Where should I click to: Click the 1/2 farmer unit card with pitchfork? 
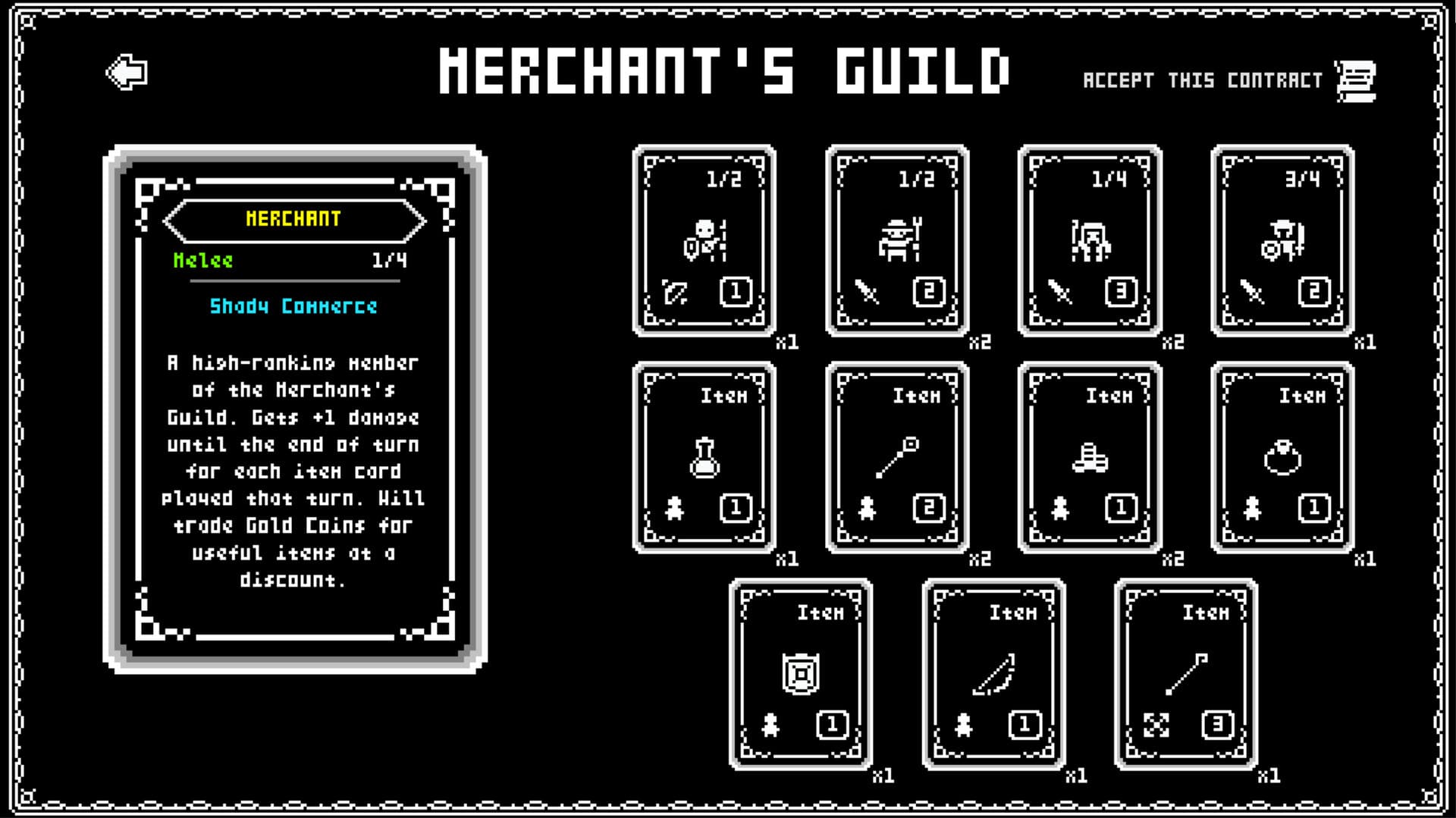899,240
